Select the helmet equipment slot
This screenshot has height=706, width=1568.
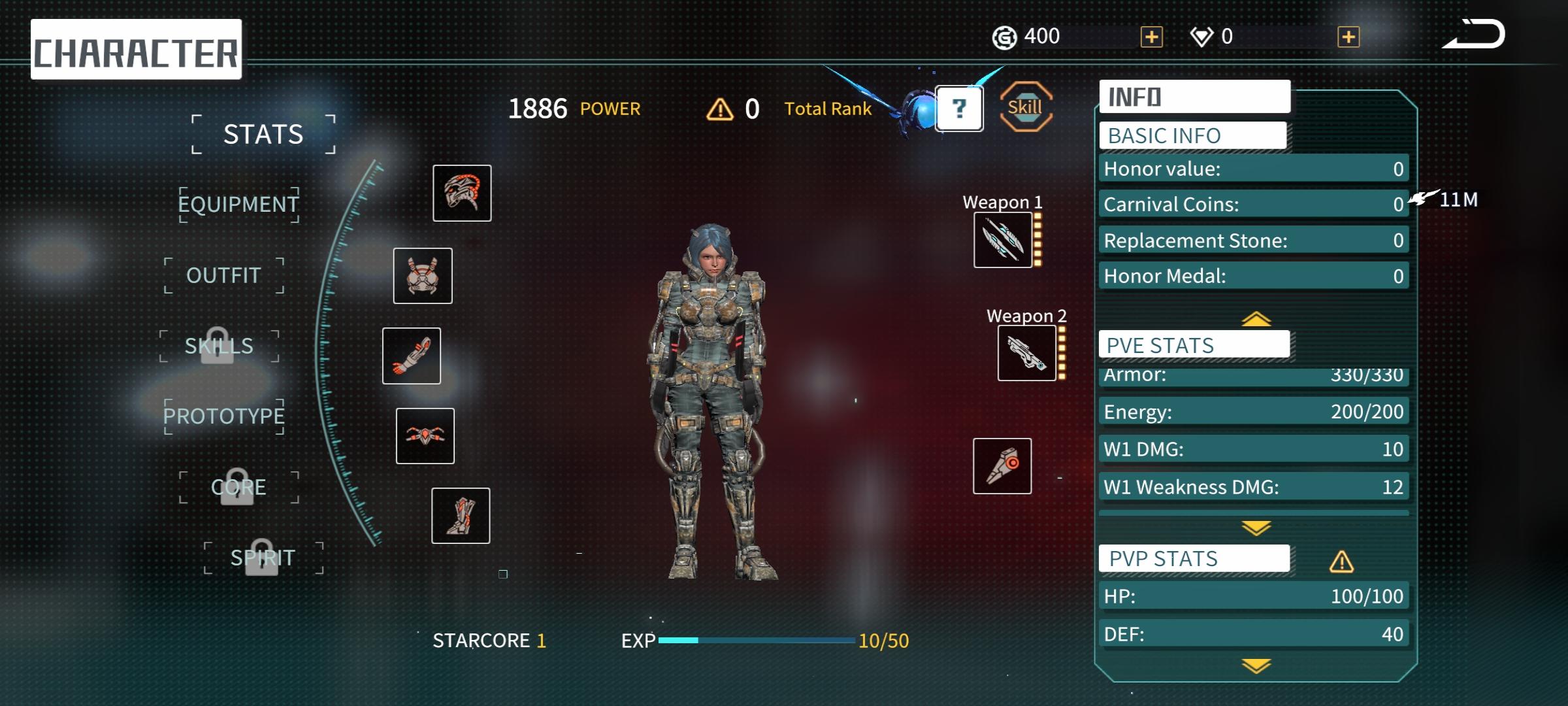tap(462, 193)
